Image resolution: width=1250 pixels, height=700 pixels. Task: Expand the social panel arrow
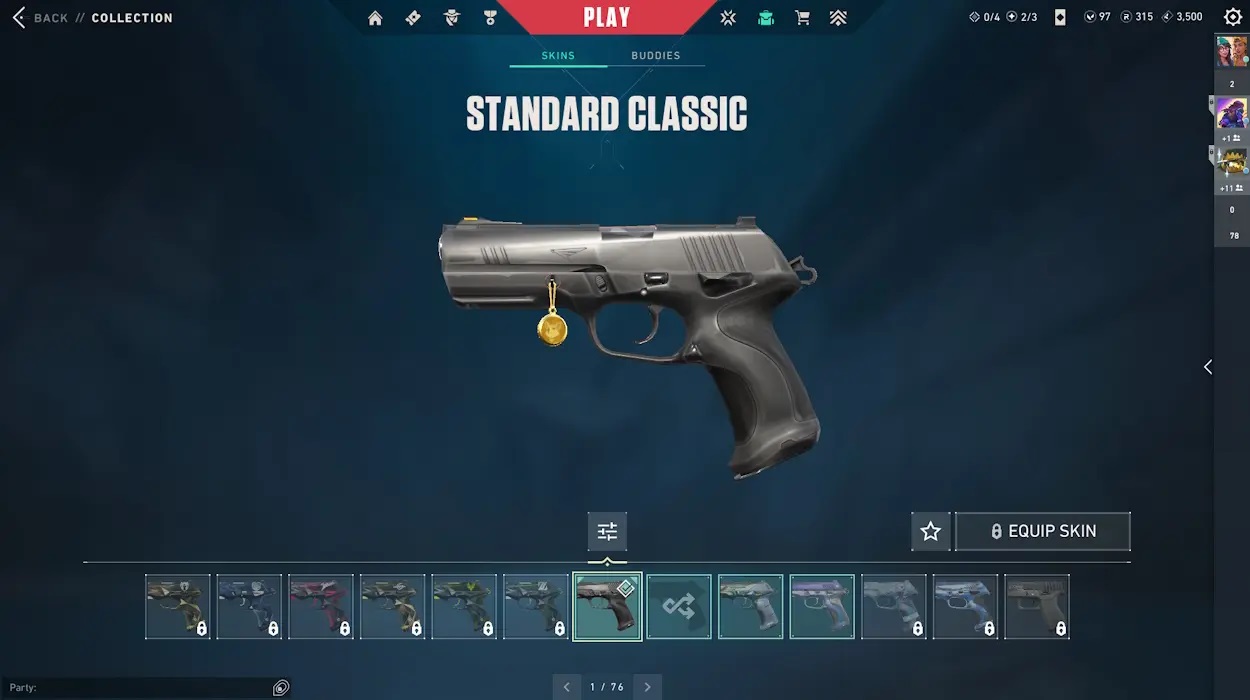click(1208, 367)
